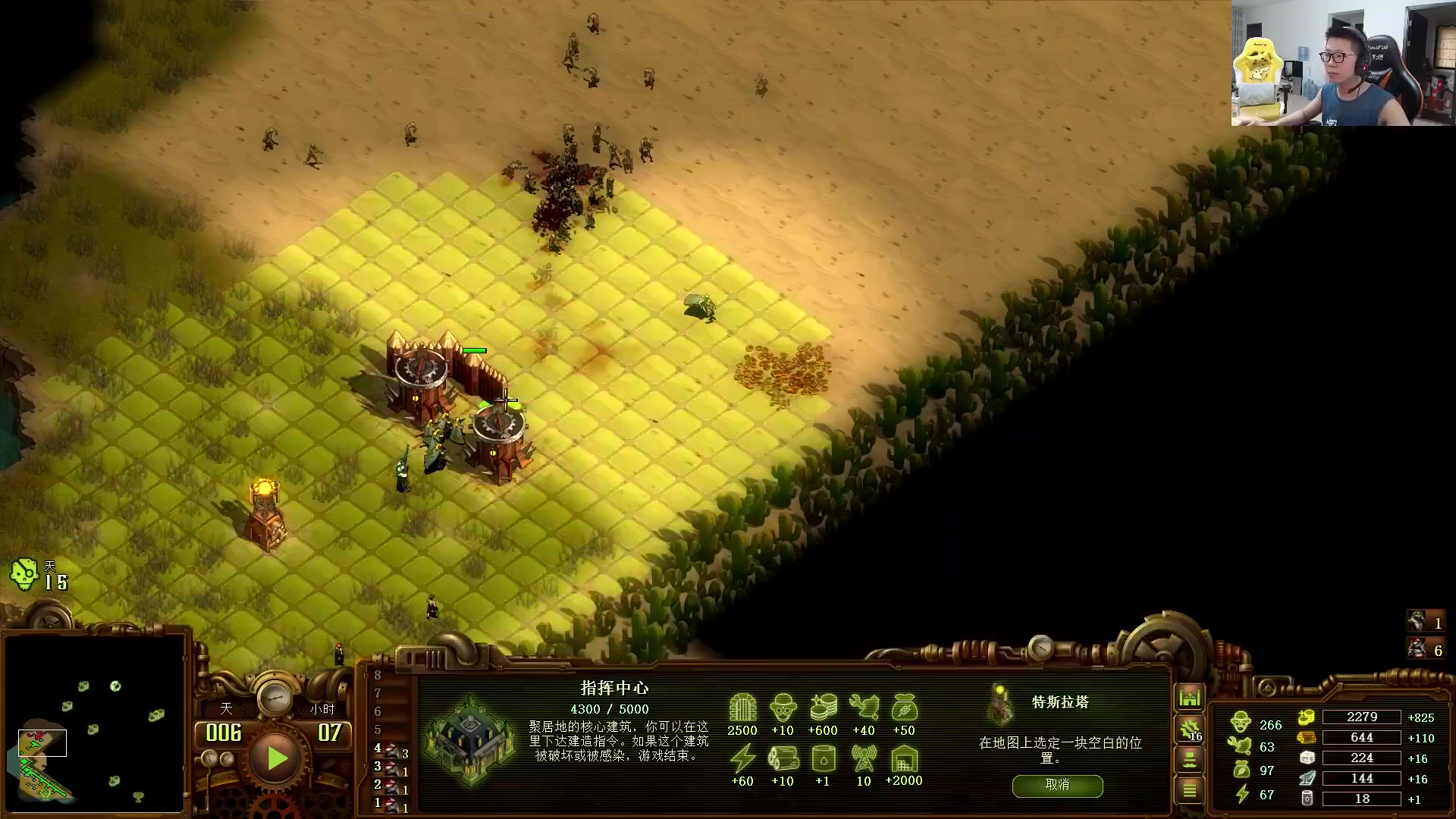This screenshot has width=1456, height=819.
Task: Cancel the Tesla Tower placement (取消)
Action: tap(1057, 786)
